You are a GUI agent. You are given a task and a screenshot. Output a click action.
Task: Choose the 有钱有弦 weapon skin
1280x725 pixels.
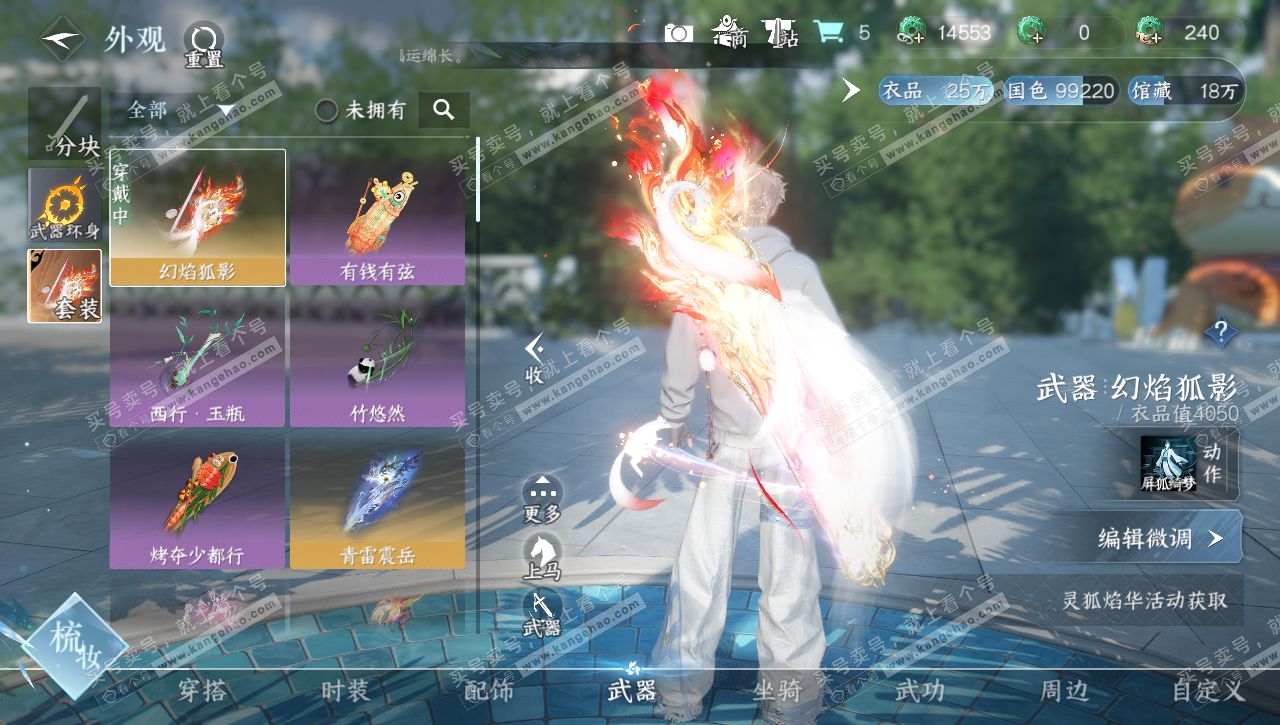(377, 218)
